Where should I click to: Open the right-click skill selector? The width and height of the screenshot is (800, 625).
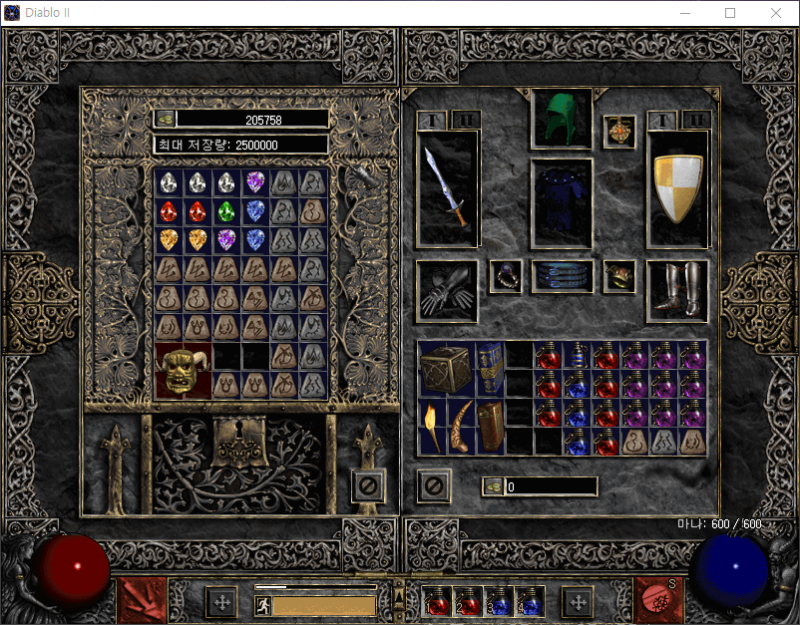pos(659,599)
